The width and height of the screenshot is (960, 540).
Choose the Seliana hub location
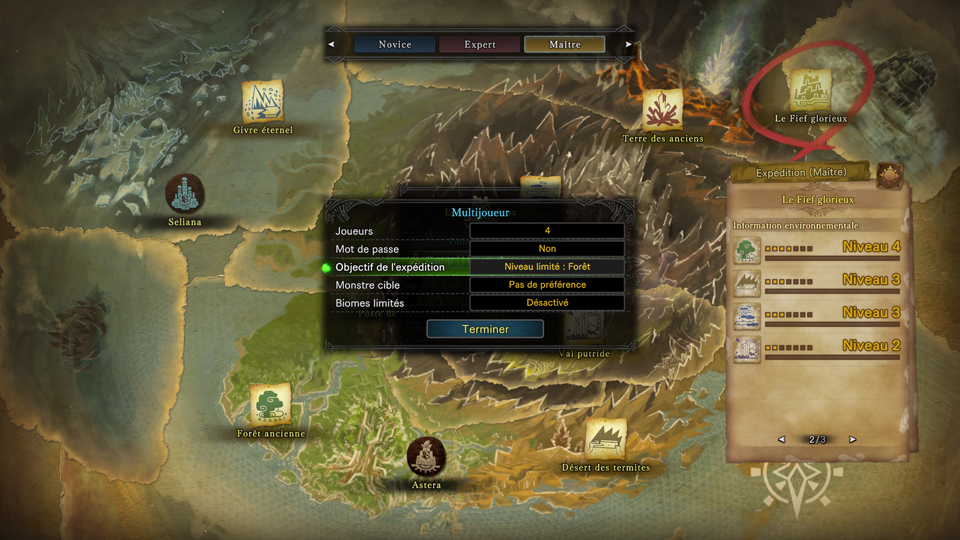point(185,194)
